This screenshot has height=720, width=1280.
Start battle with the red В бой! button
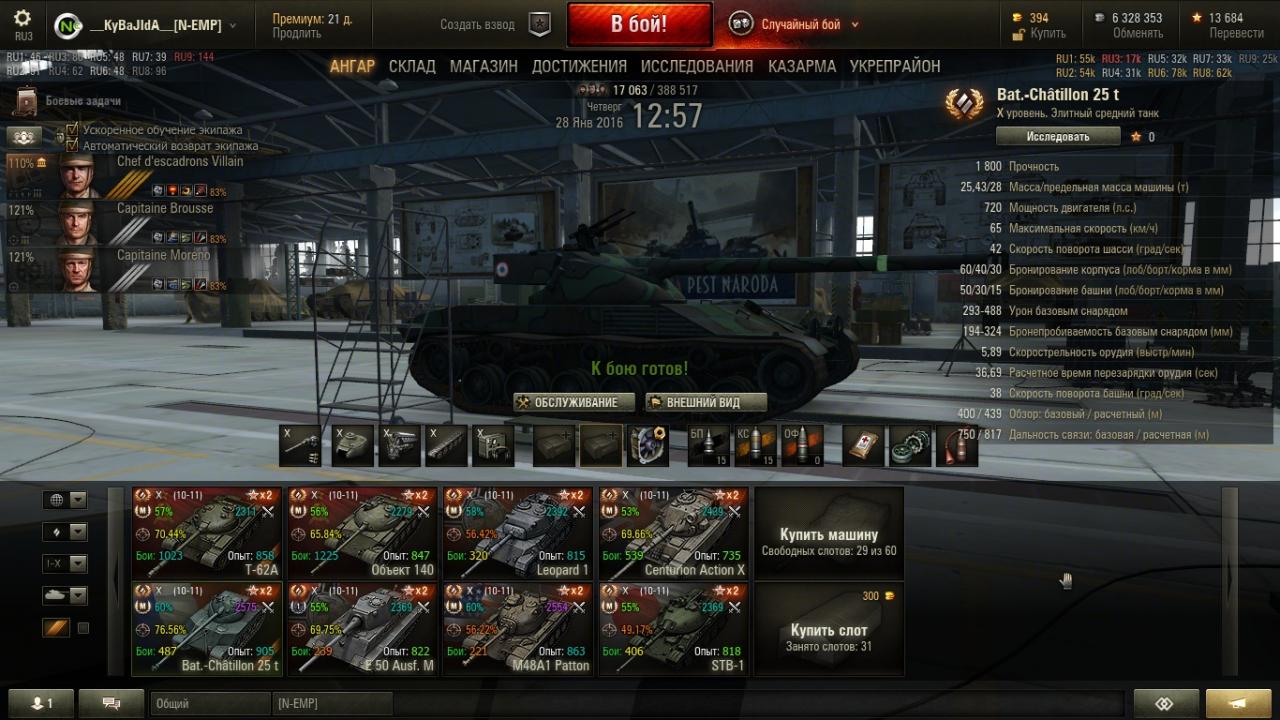pos(639,24)
